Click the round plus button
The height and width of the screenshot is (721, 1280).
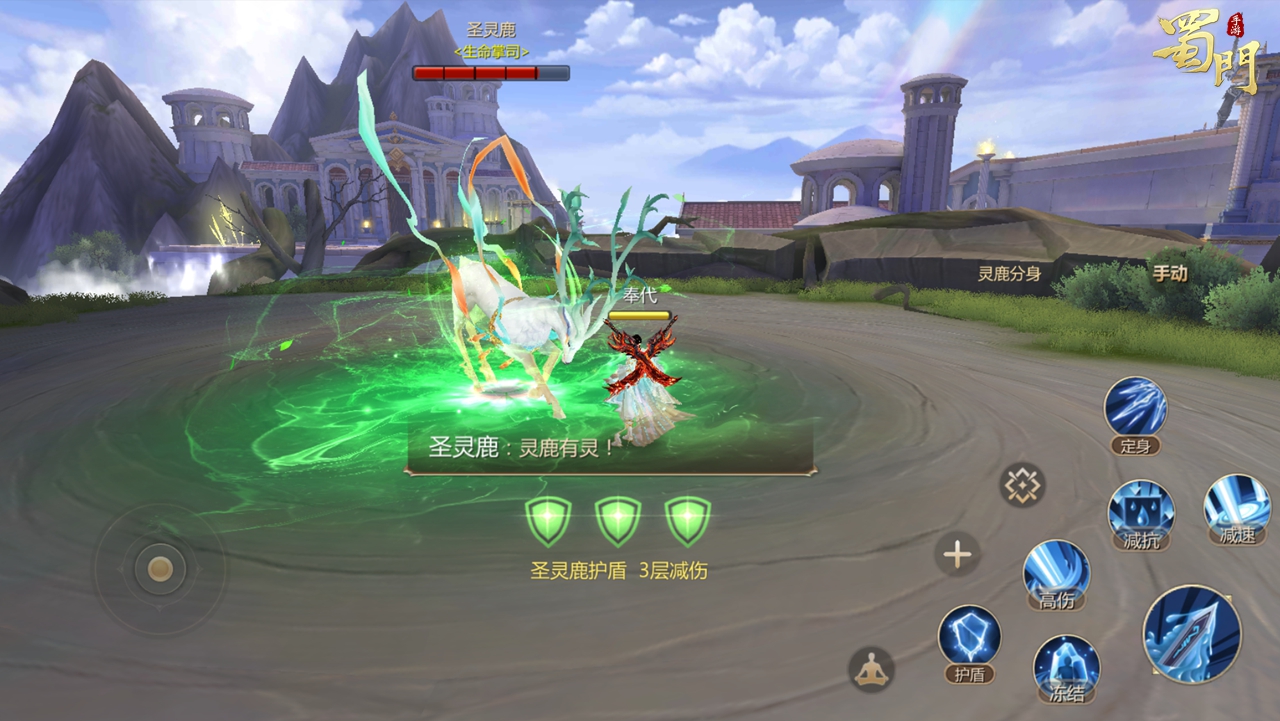click(x=957, y=554)
